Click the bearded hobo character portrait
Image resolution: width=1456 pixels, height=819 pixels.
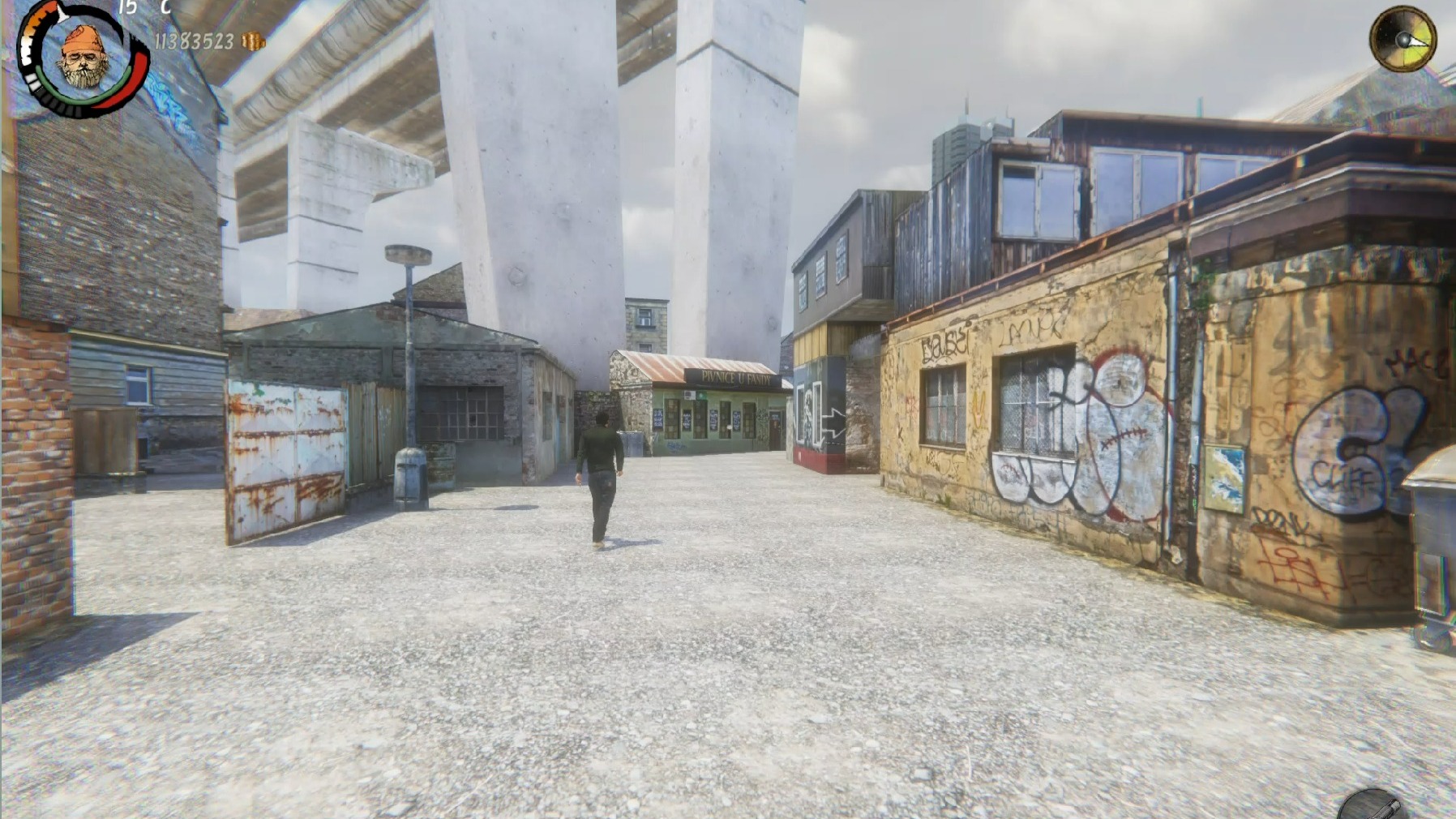(x=84, y=58)
